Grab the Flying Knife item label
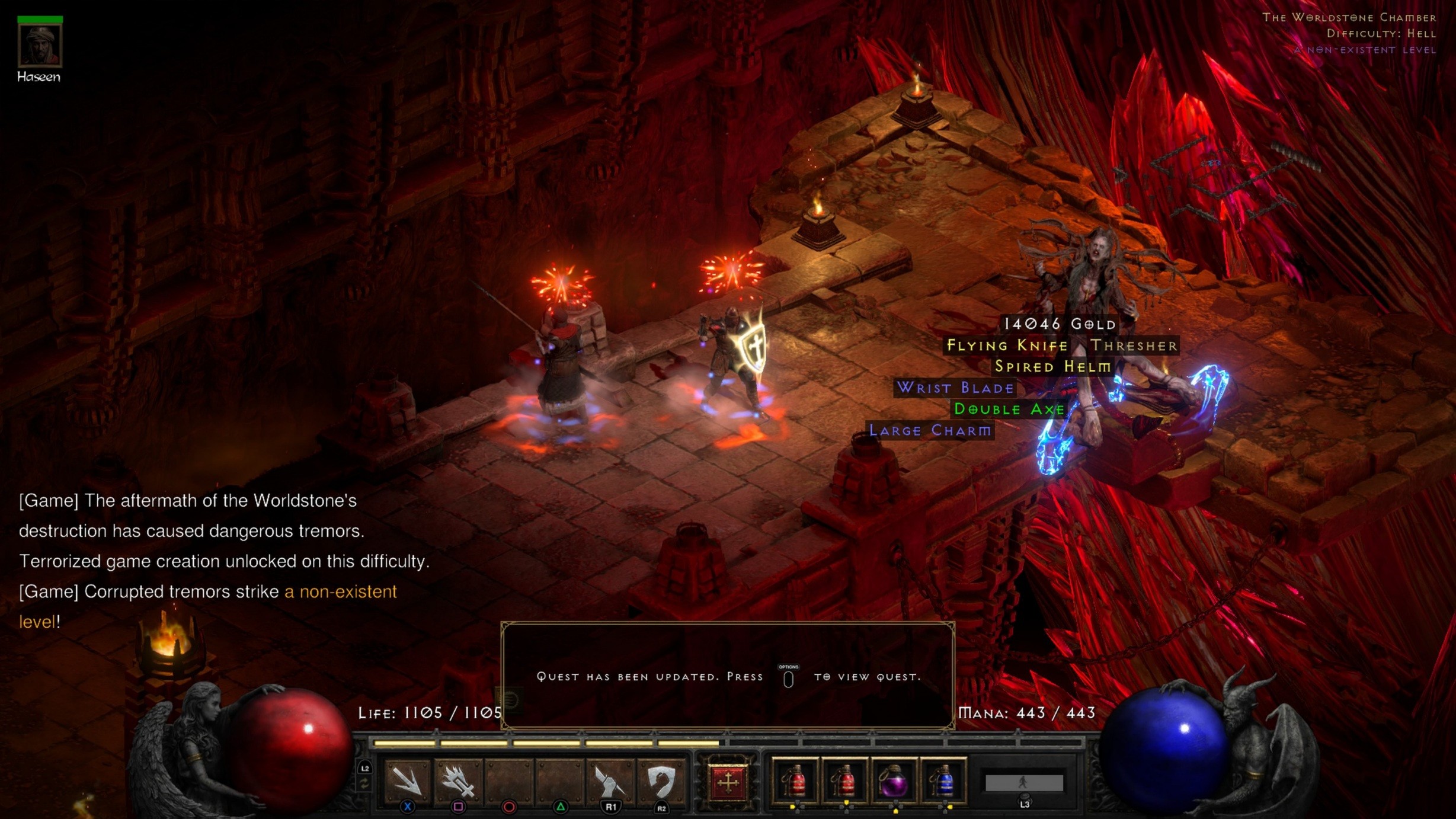Screen dimensions: 1456x819 (1007, 345)
